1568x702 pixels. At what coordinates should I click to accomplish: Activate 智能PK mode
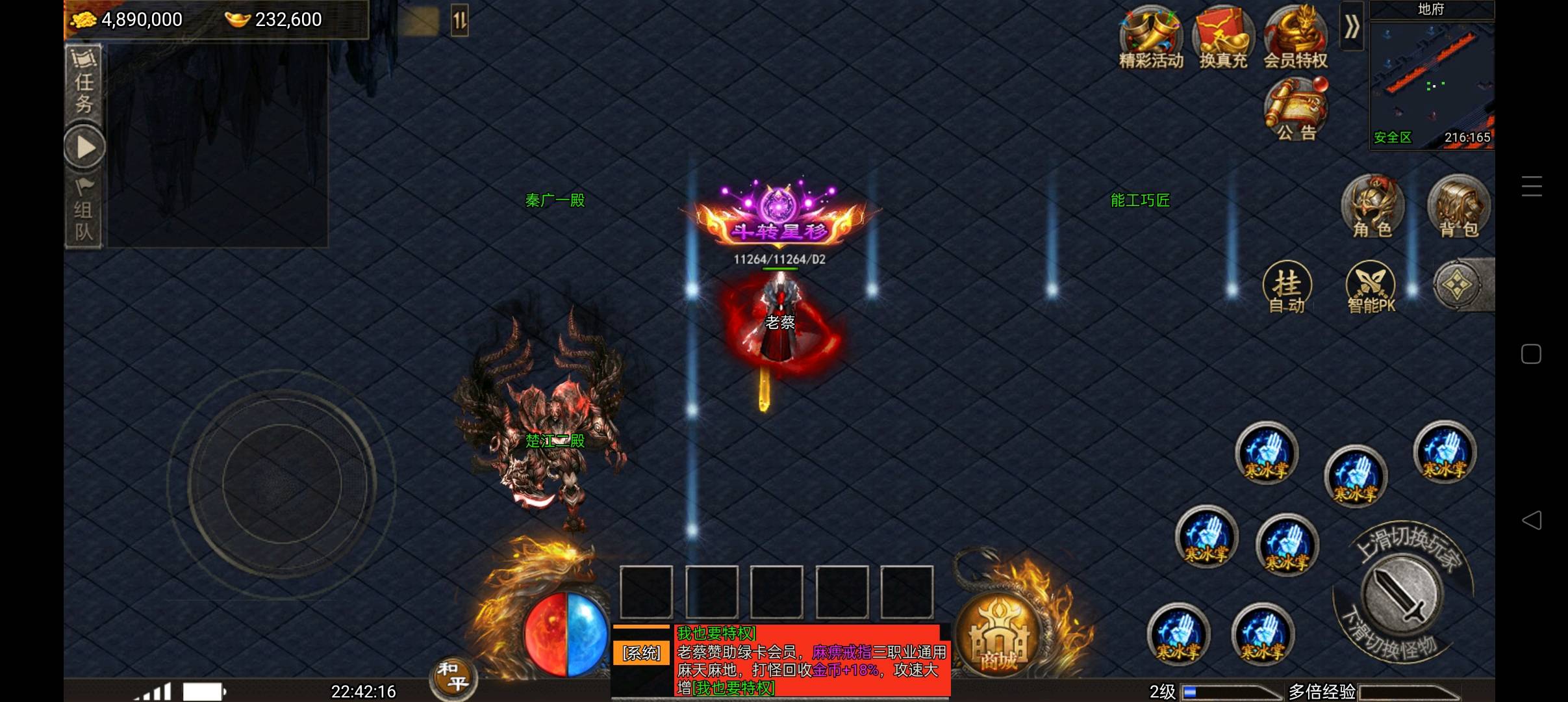(x=1371, y=287)
